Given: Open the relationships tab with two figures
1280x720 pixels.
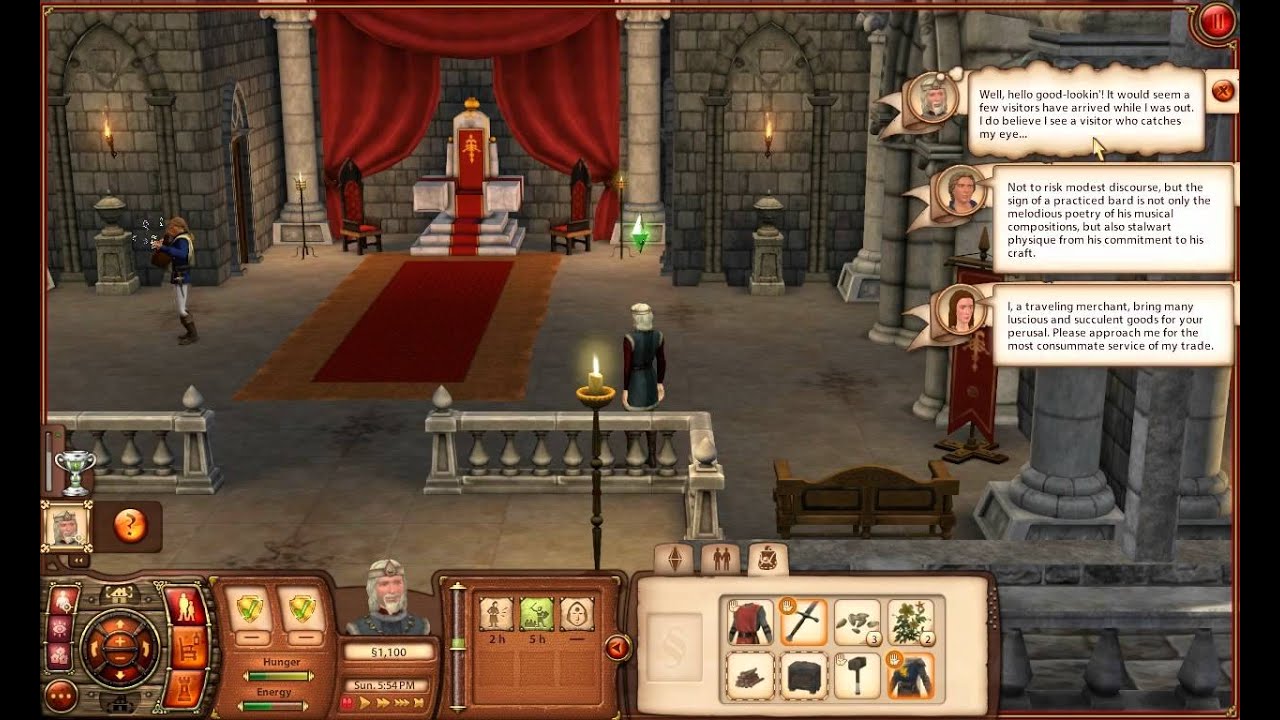Looking at the screenshot, I should (721, 558).
